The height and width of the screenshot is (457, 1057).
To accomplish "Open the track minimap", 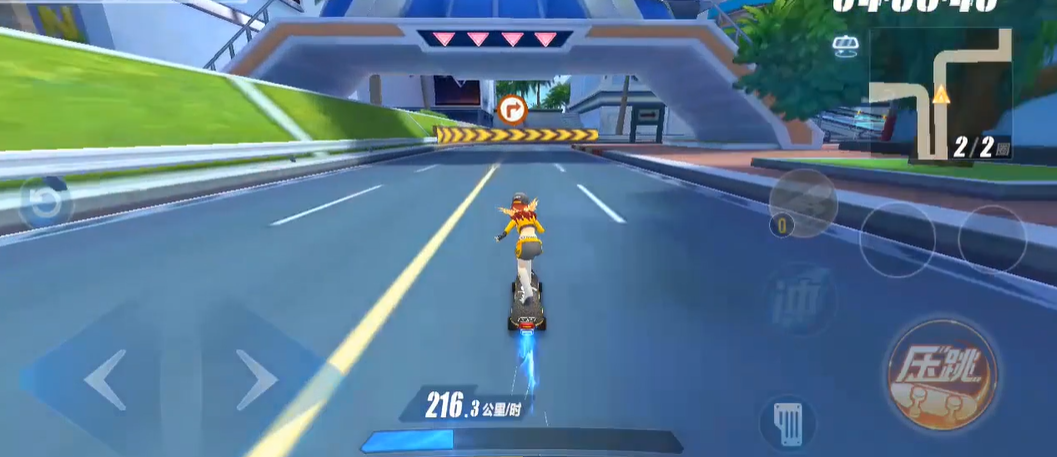I will tap(938, 95).
